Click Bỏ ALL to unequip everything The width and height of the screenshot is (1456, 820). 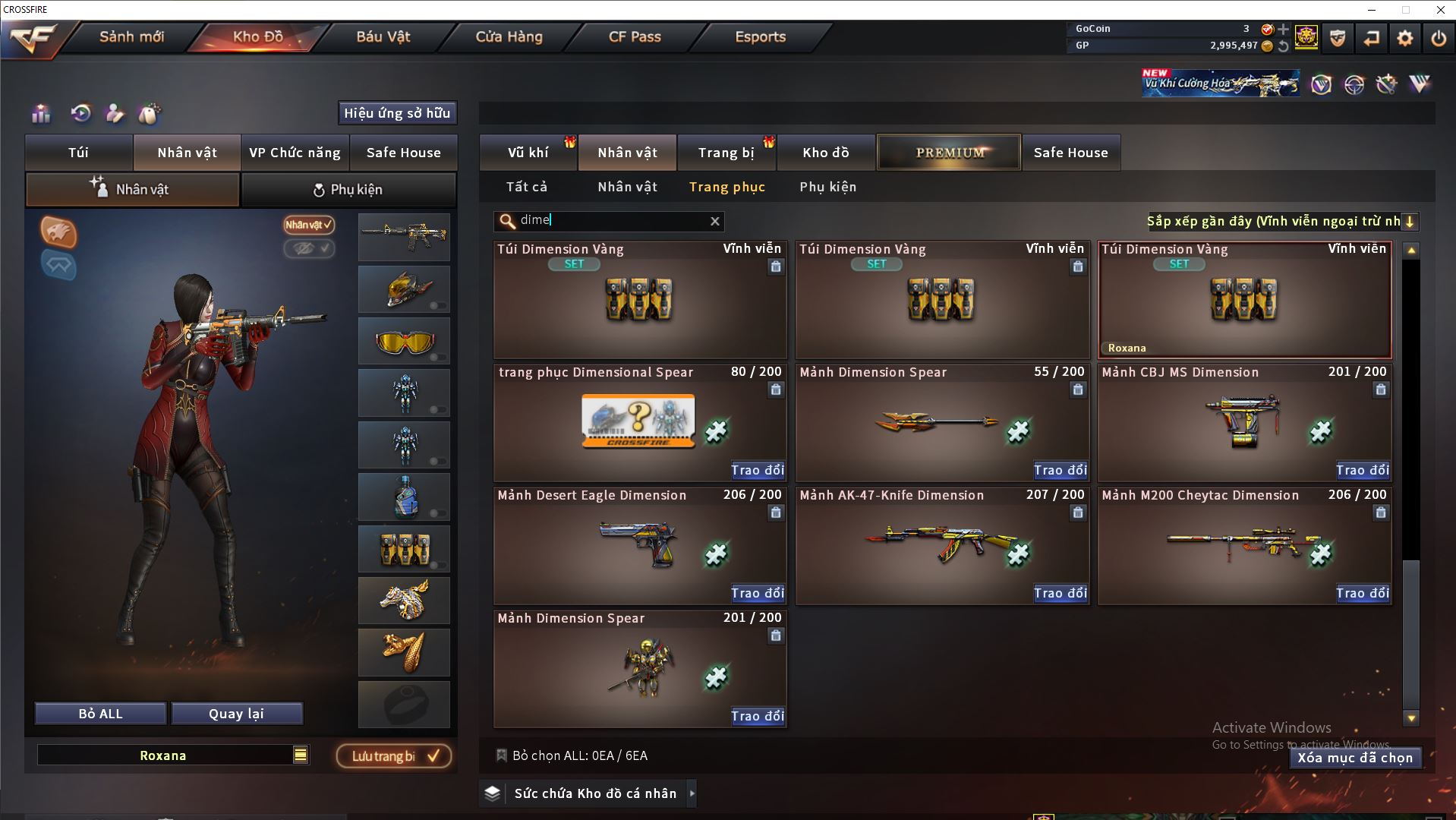point(100,714)
